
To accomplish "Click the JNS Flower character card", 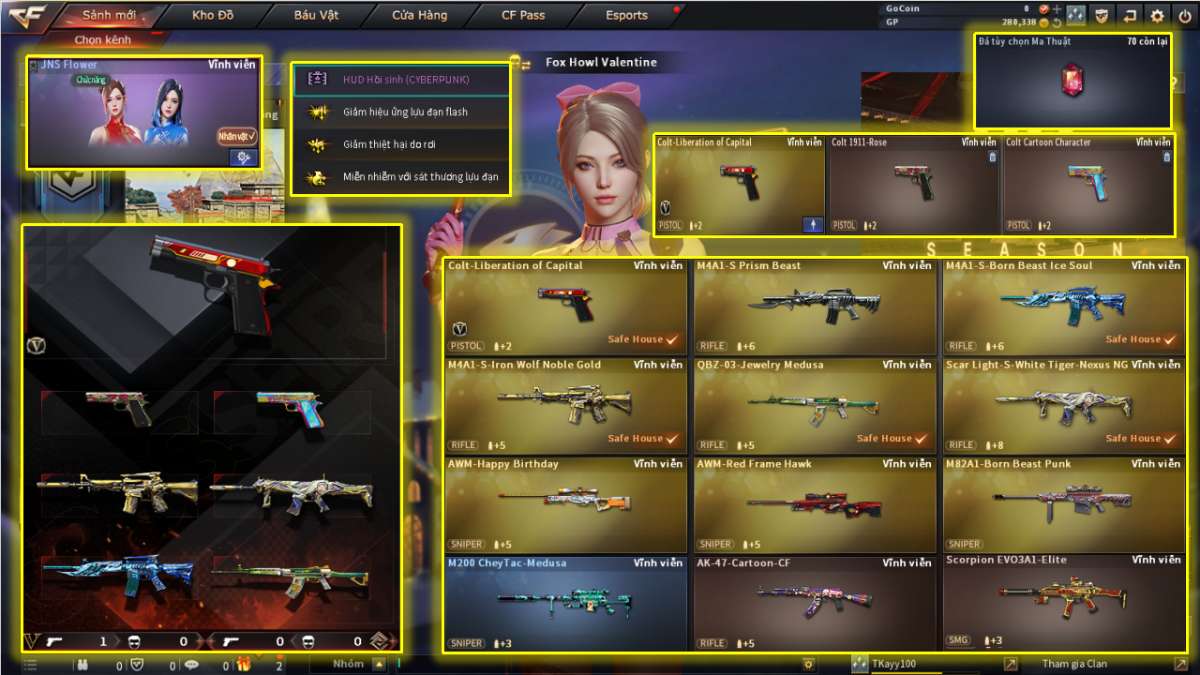I will click(x=144, y=112).
